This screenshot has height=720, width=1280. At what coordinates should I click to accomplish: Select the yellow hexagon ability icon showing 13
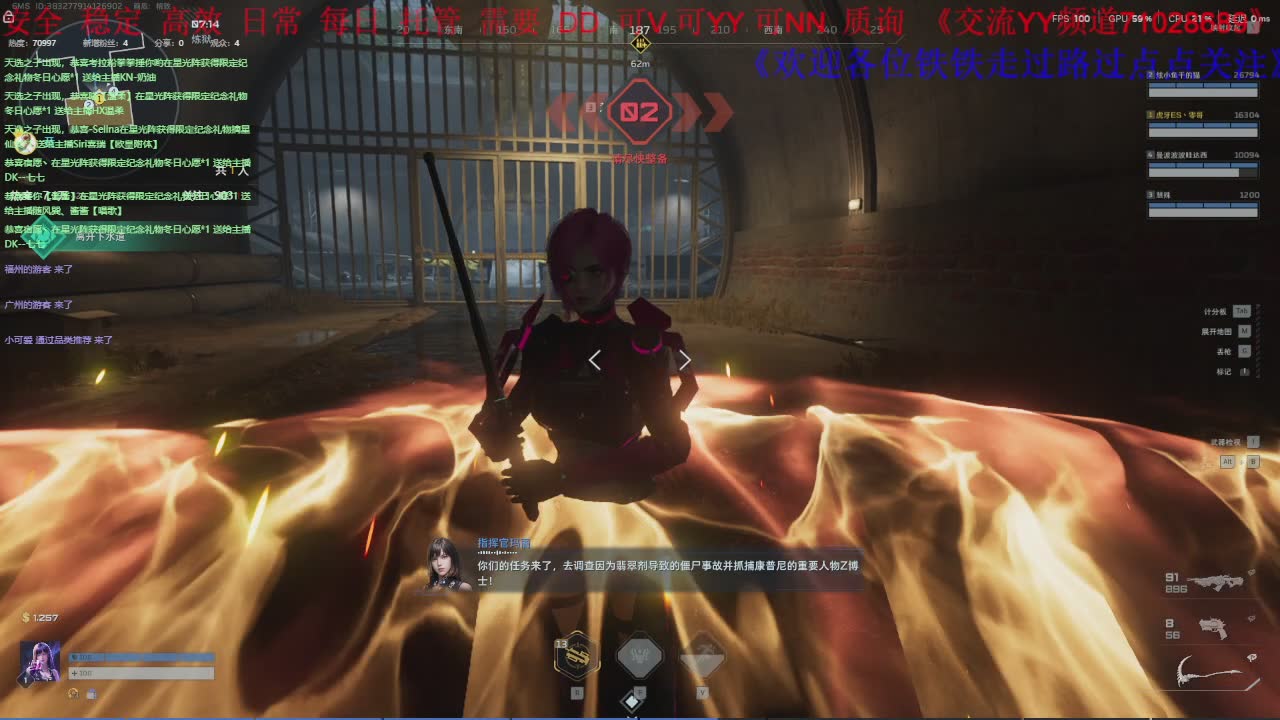point(577,656)
